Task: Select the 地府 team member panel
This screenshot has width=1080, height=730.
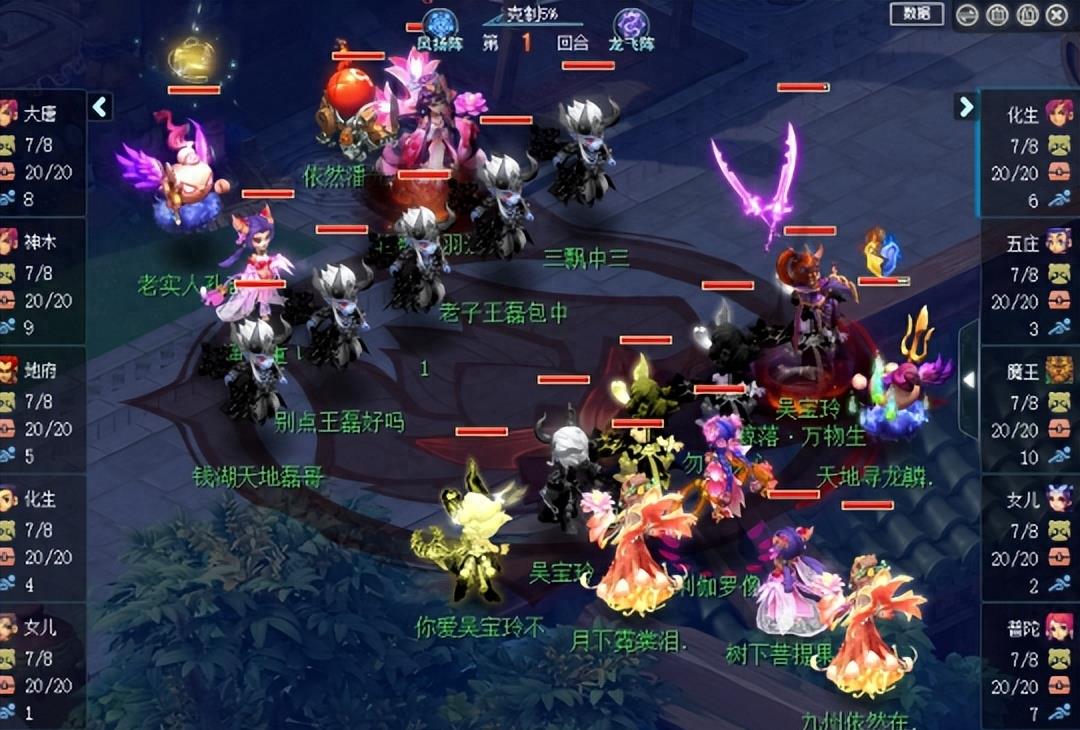Action: [42, 410]
